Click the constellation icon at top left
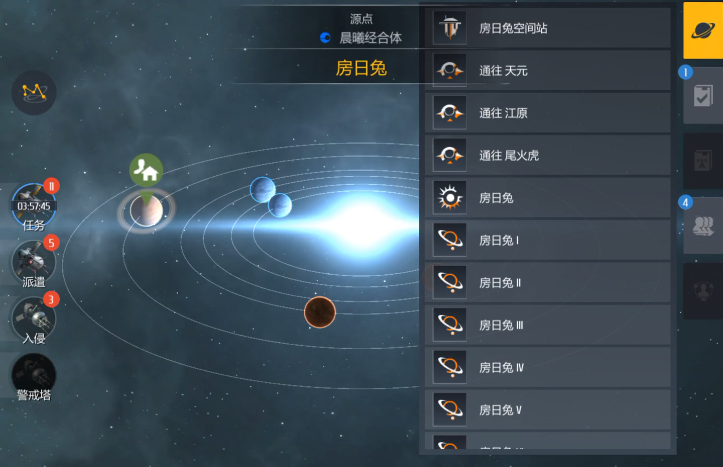The image size is (723, 467). point(34,92)
